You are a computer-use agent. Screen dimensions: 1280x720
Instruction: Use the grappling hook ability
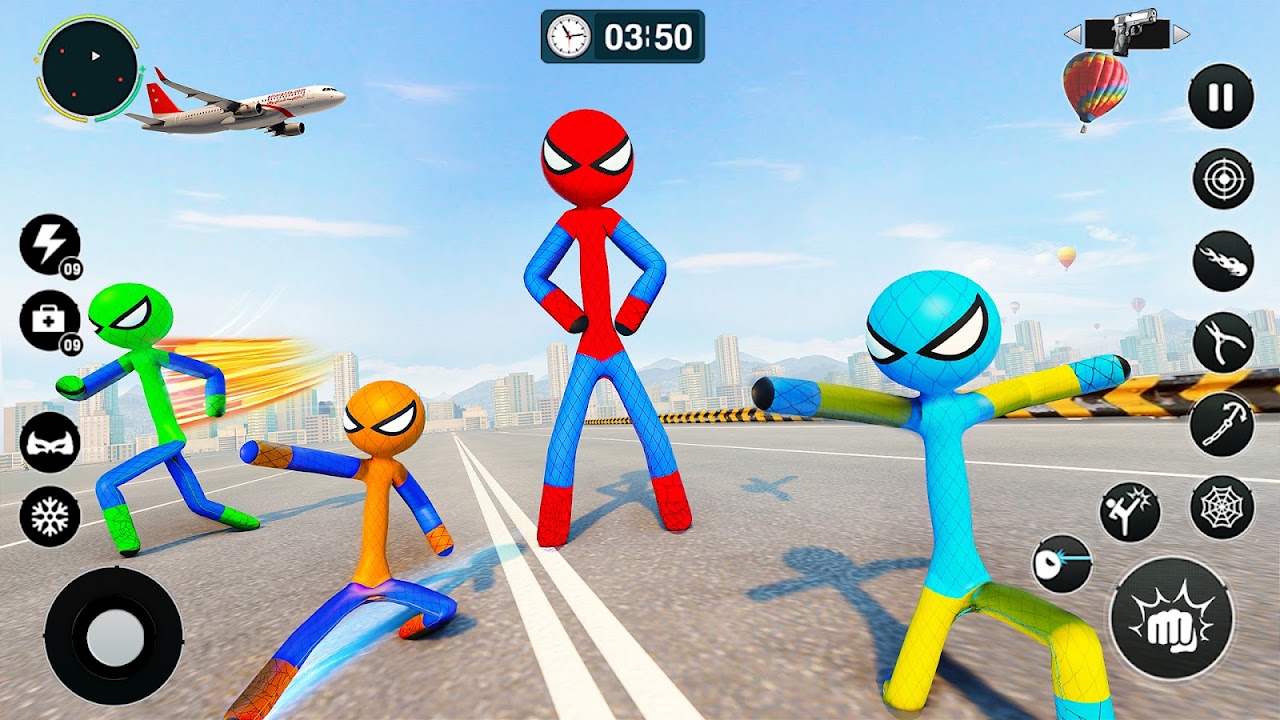point(1222,423)
